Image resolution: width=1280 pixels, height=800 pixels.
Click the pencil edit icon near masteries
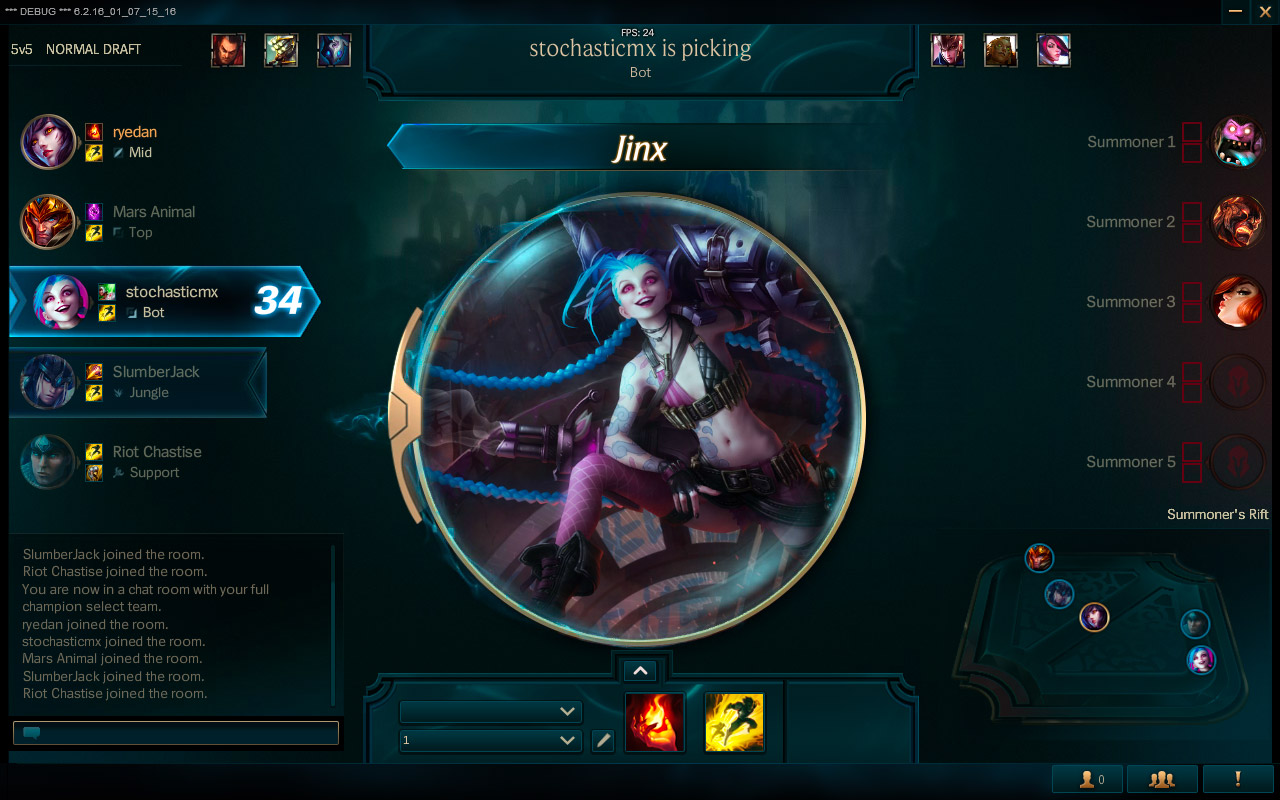point(603,741)
